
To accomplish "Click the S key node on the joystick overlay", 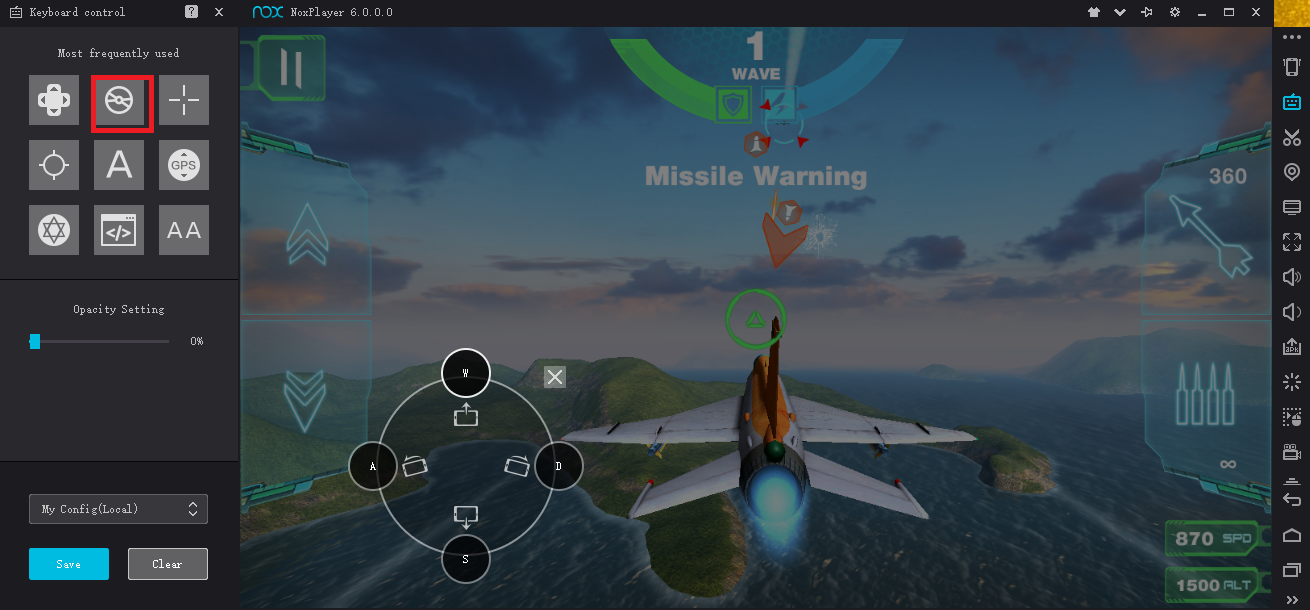I will (x=465, y=559).
